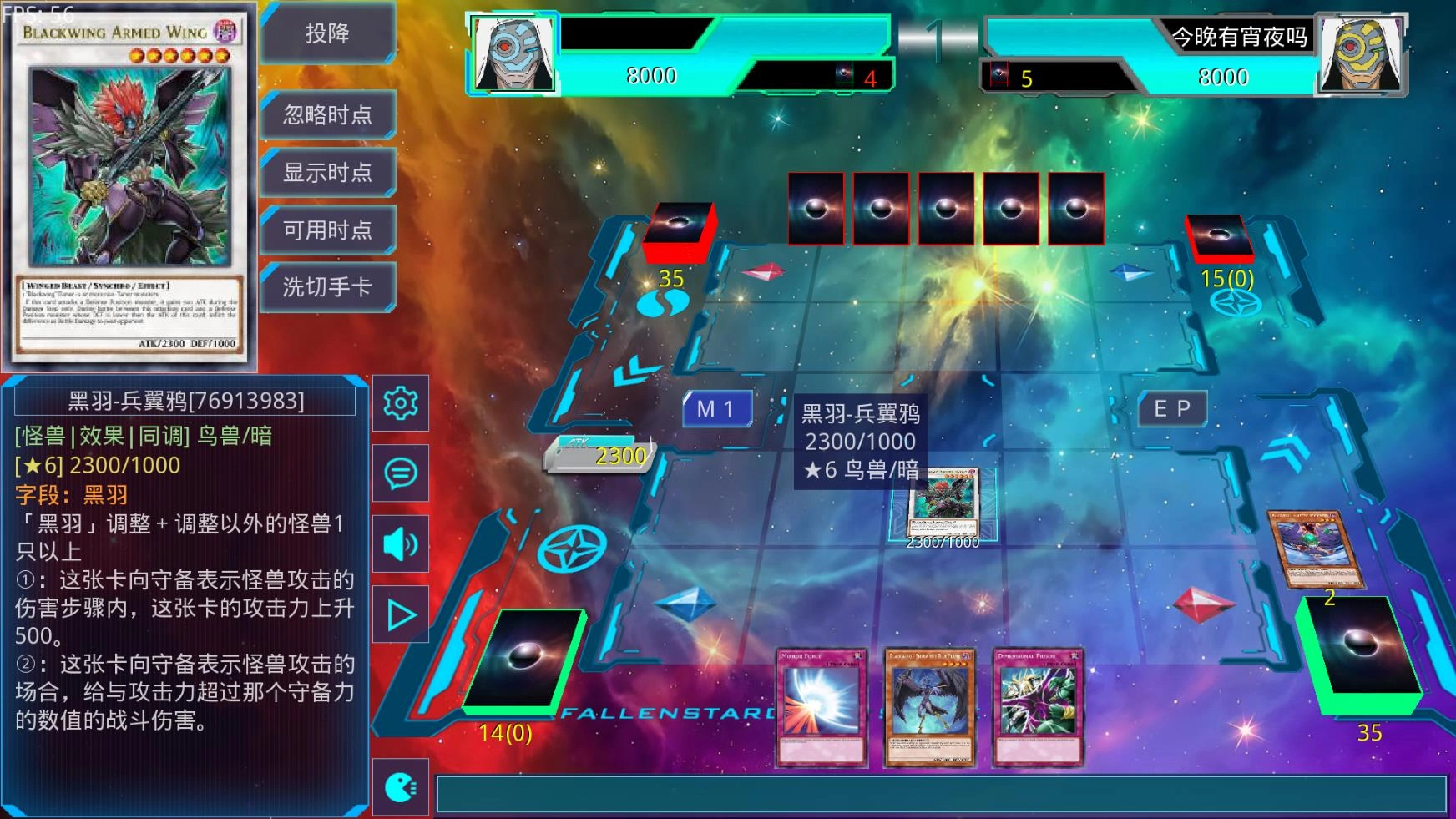Click the play/replay triangle icon

401,613
